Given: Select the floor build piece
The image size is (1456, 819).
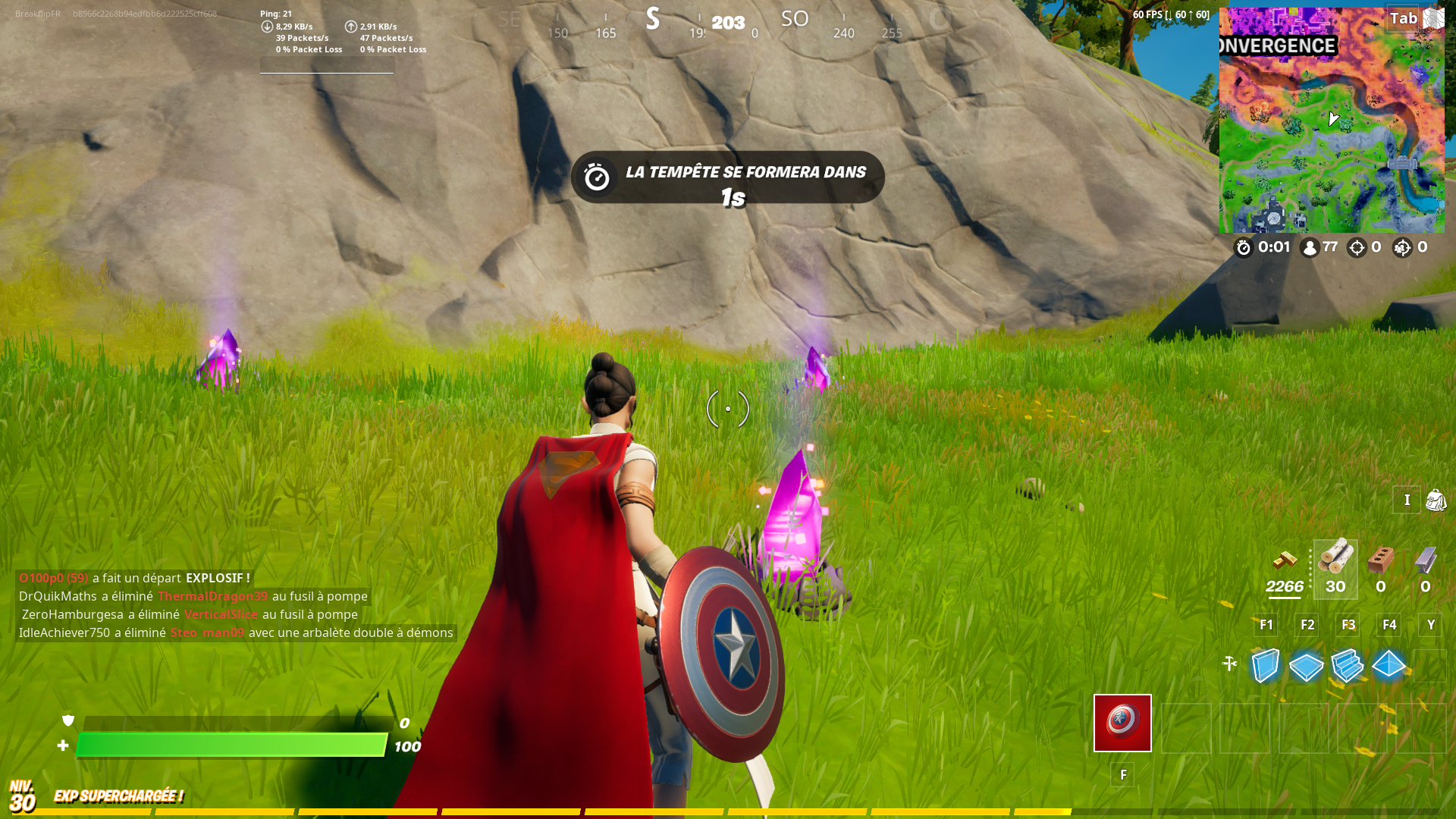Looking at the screenshot, I should [x=1306, y=667].
